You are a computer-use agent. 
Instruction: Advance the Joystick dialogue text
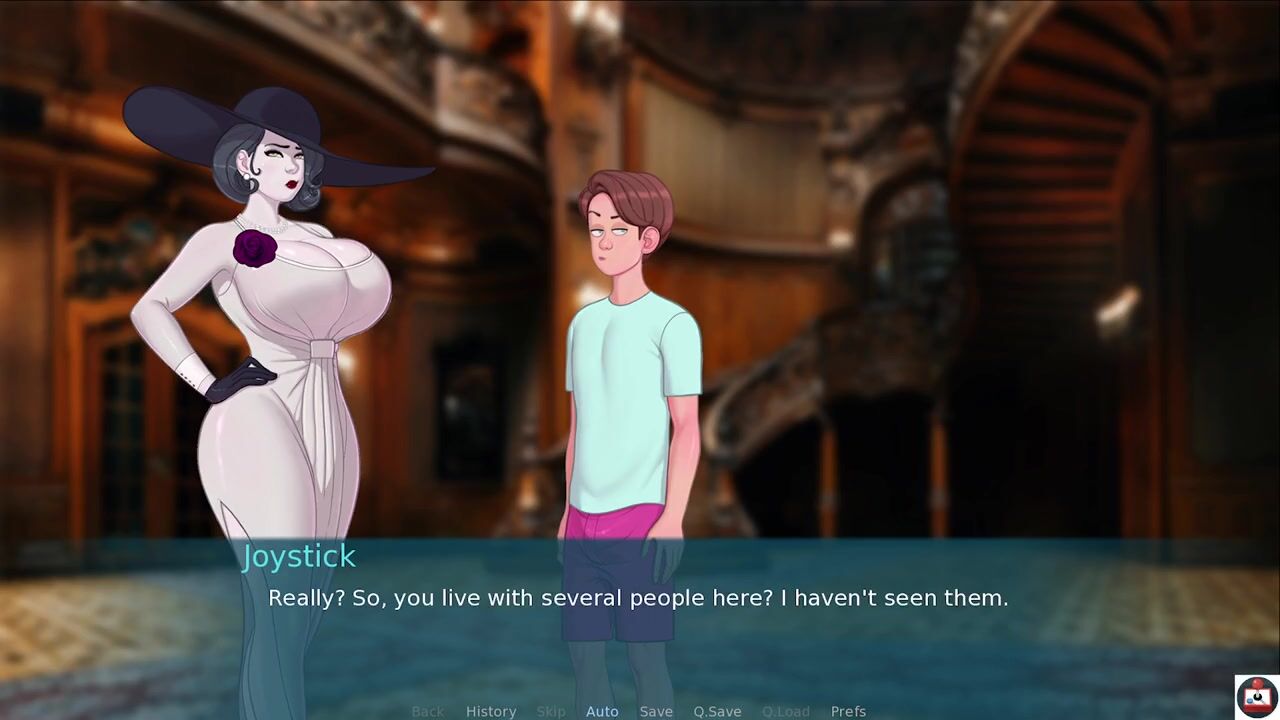pyautogui.click(x=638, y=598)
